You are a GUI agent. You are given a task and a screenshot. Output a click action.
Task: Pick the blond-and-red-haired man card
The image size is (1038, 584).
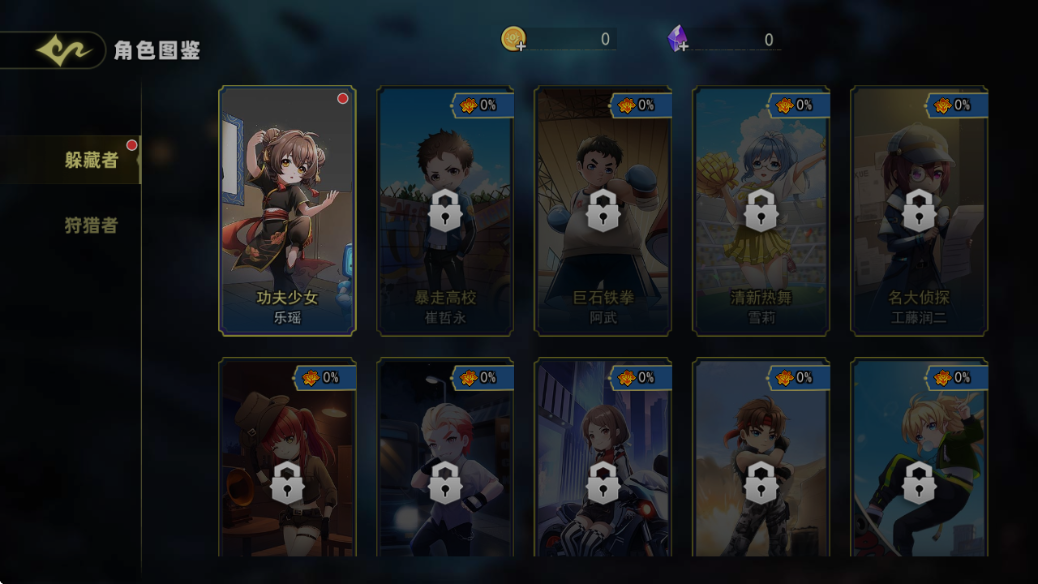click(445, 460)
